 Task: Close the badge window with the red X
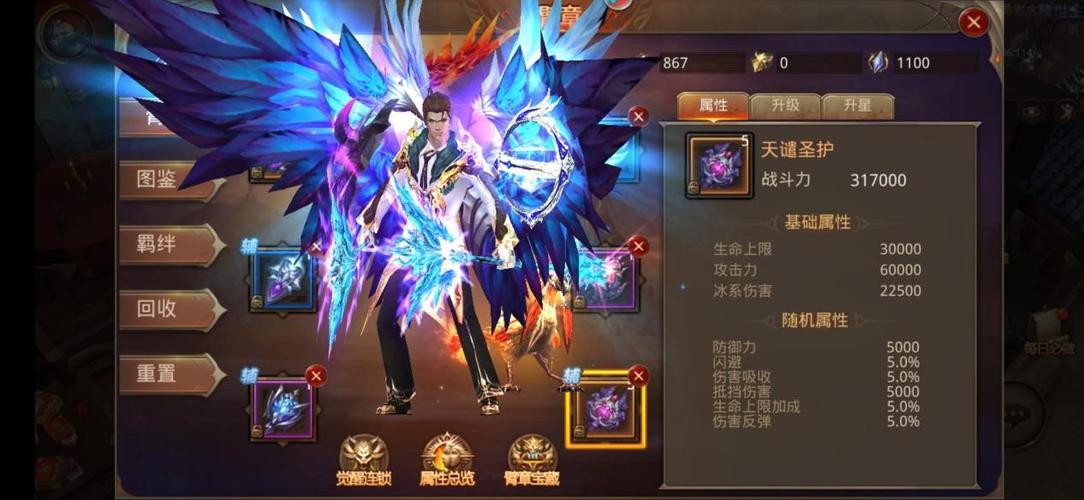(972, 22)
